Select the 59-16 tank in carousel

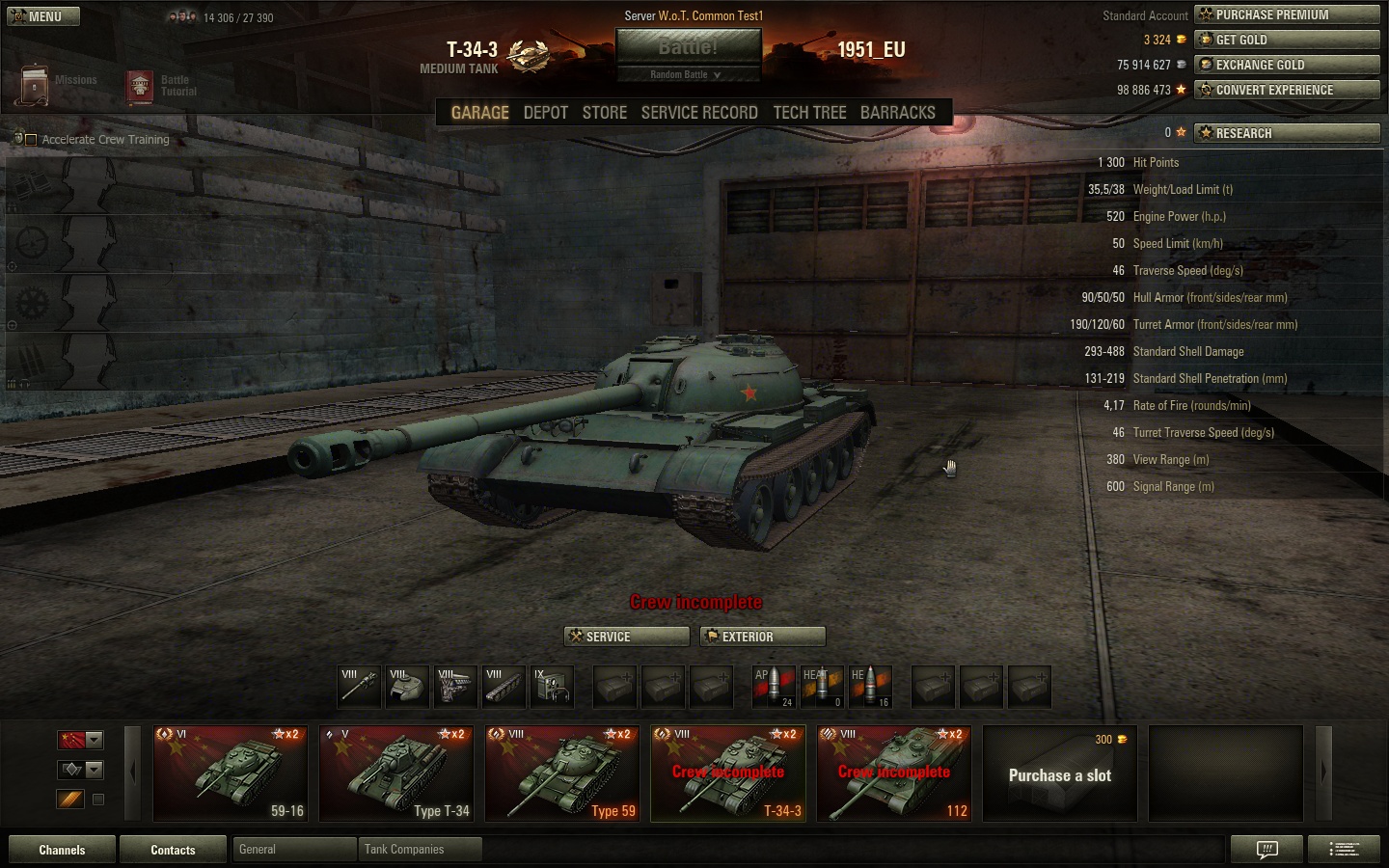pyautogui.click(x=231, y=773)
